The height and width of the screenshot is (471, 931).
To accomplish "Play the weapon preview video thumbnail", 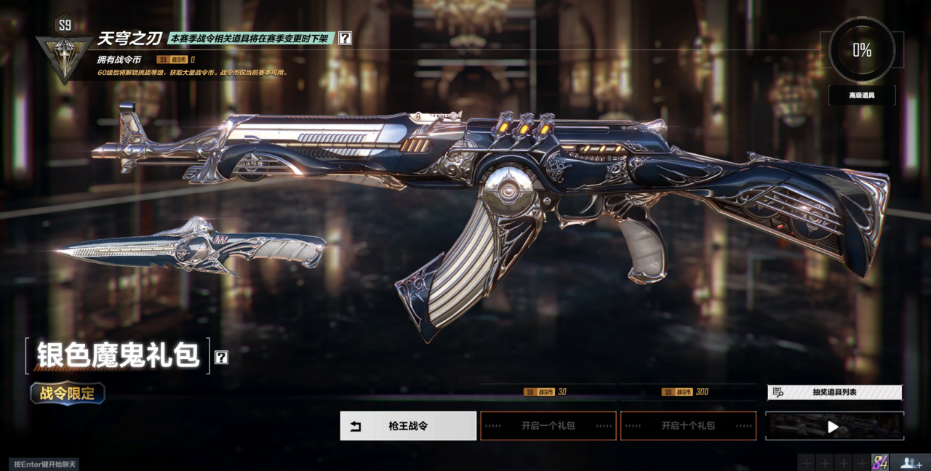I will [834, 427].
